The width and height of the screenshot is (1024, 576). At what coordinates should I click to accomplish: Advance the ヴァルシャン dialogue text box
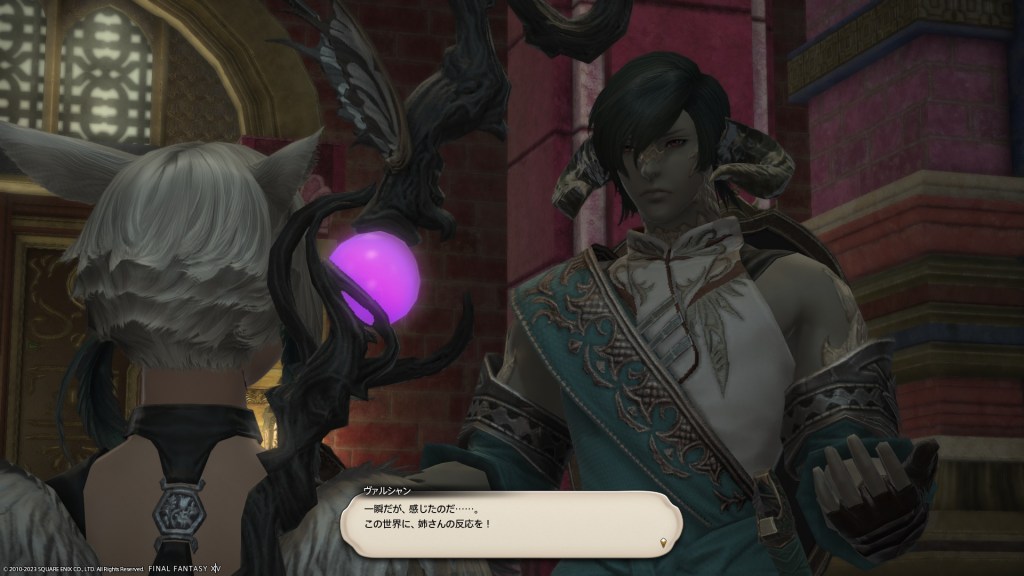(x=510, y=522)
